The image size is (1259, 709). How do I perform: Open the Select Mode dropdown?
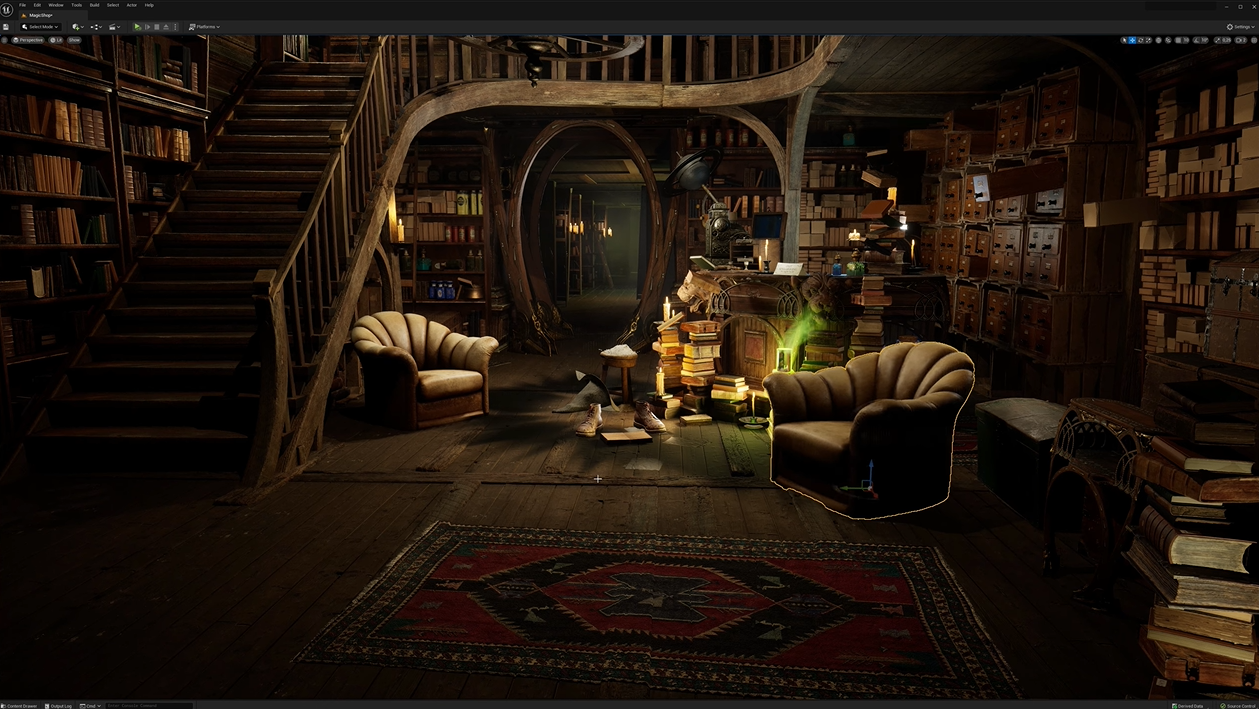tap(41, 27)
